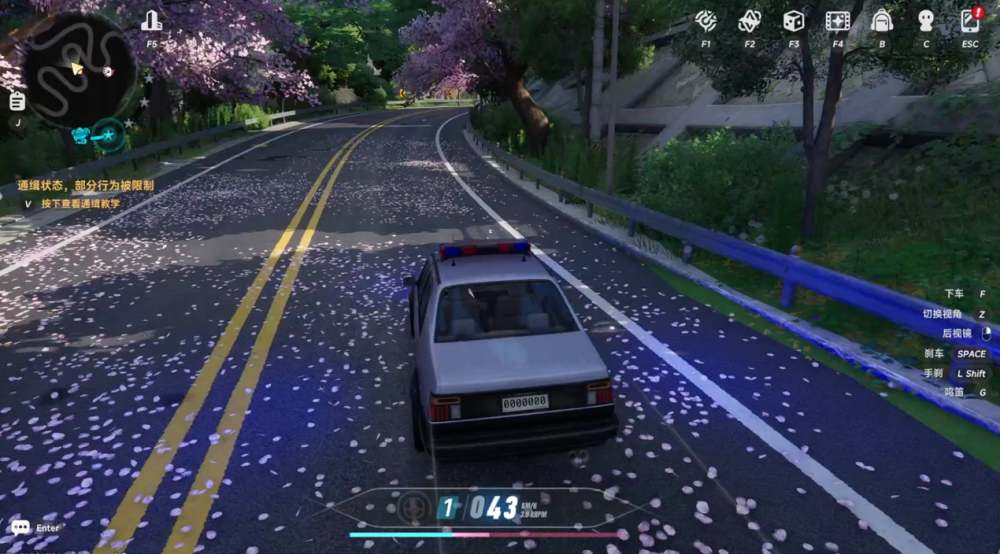Open the chat bubble box

(21, 527)
